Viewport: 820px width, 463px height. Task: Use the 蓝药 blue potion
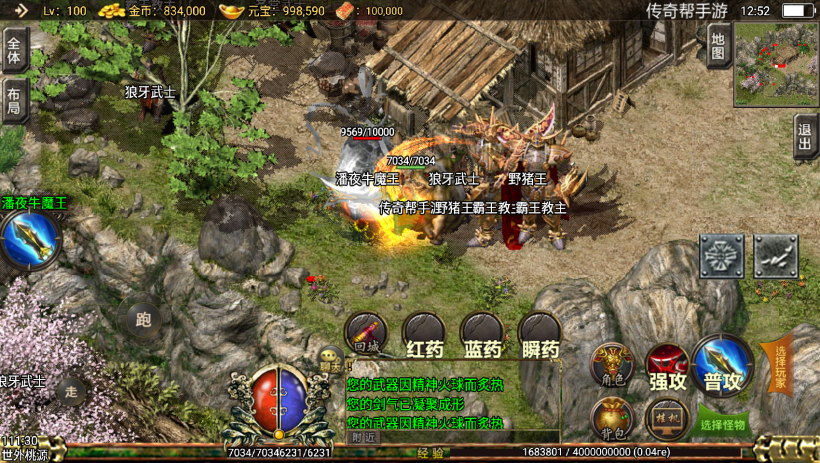point(482,336)
